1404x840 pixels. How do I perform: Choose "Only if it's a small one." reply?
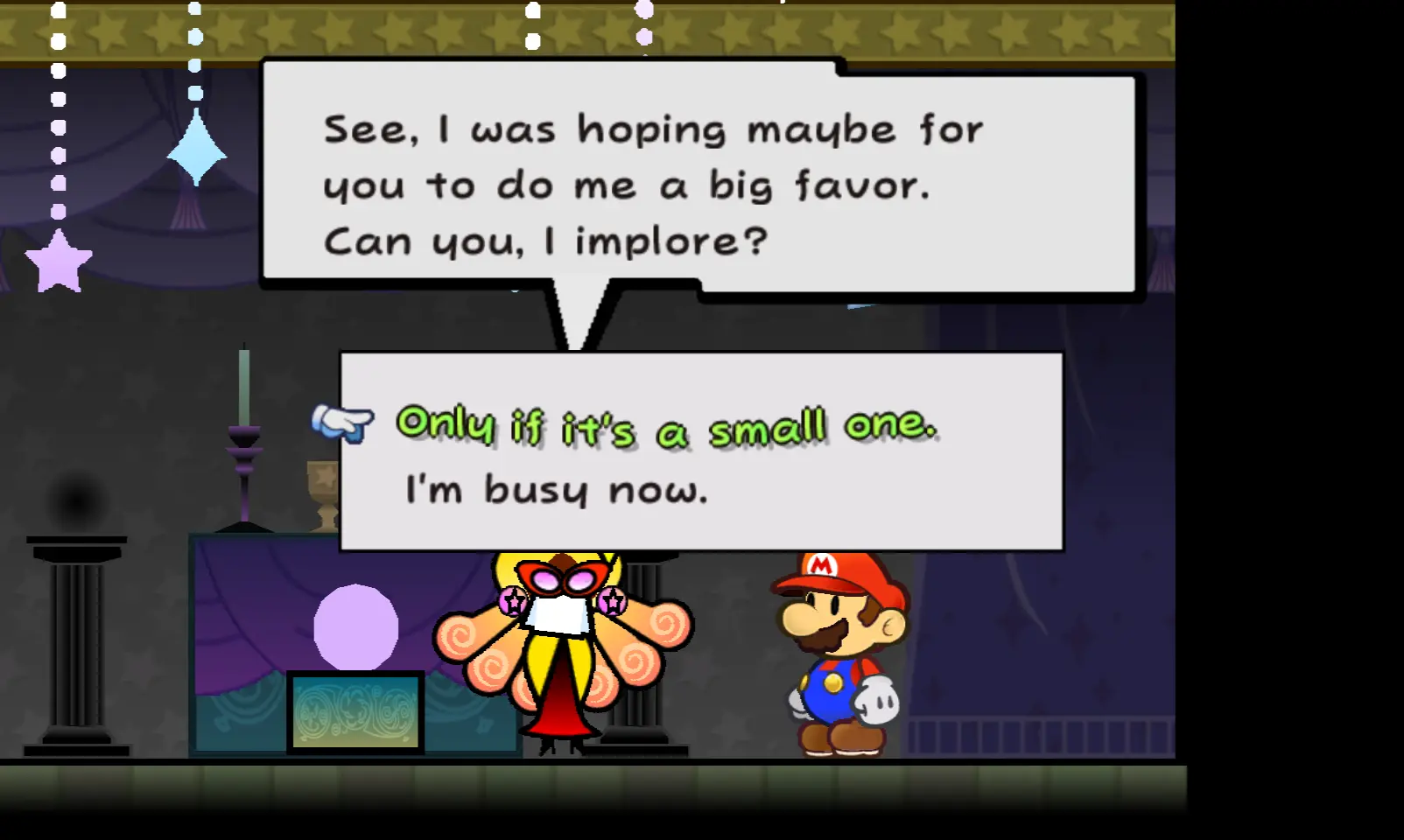[666, 426]
